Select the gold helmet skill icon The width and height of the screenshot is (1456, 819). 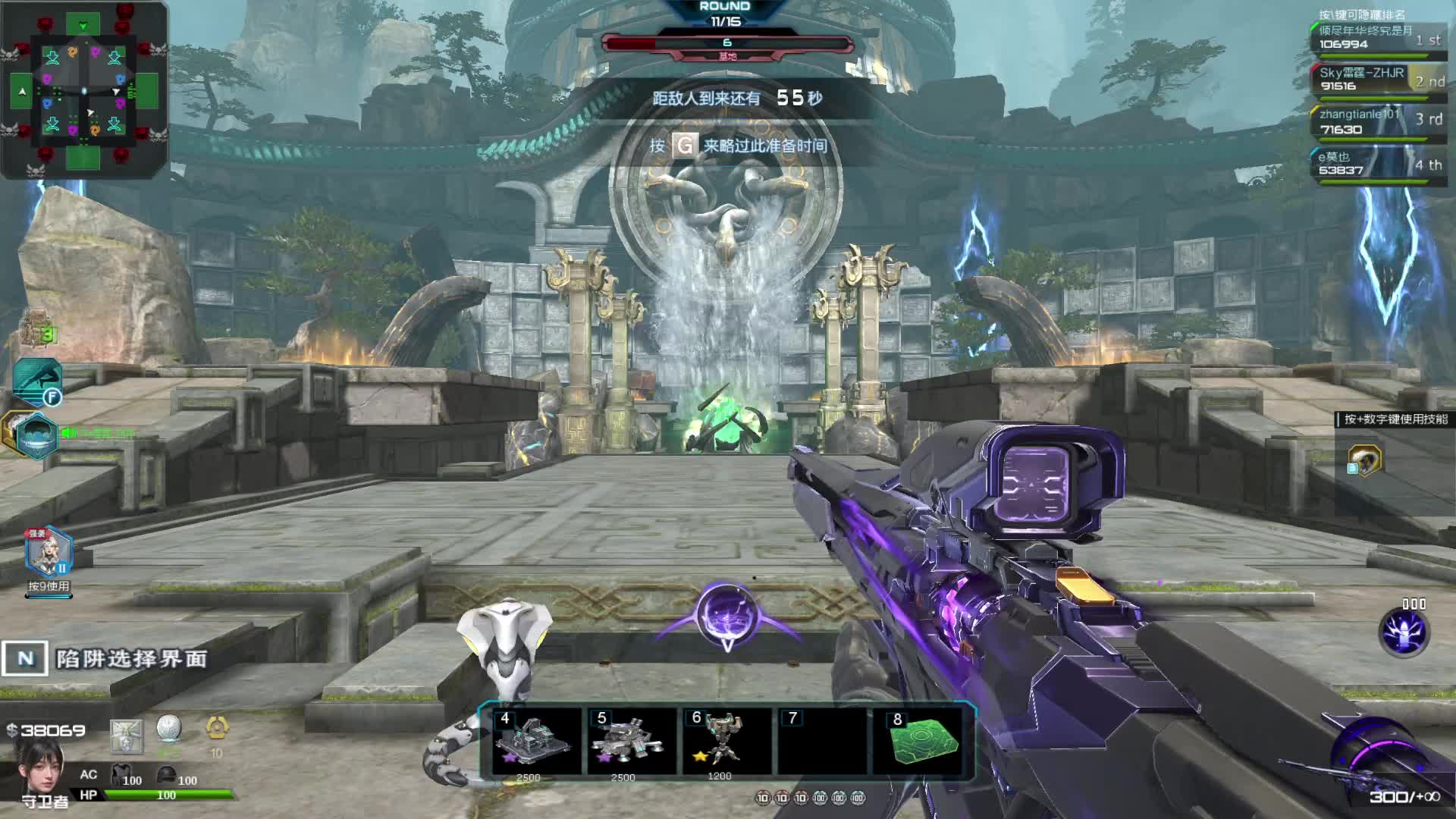[1364, 460]
